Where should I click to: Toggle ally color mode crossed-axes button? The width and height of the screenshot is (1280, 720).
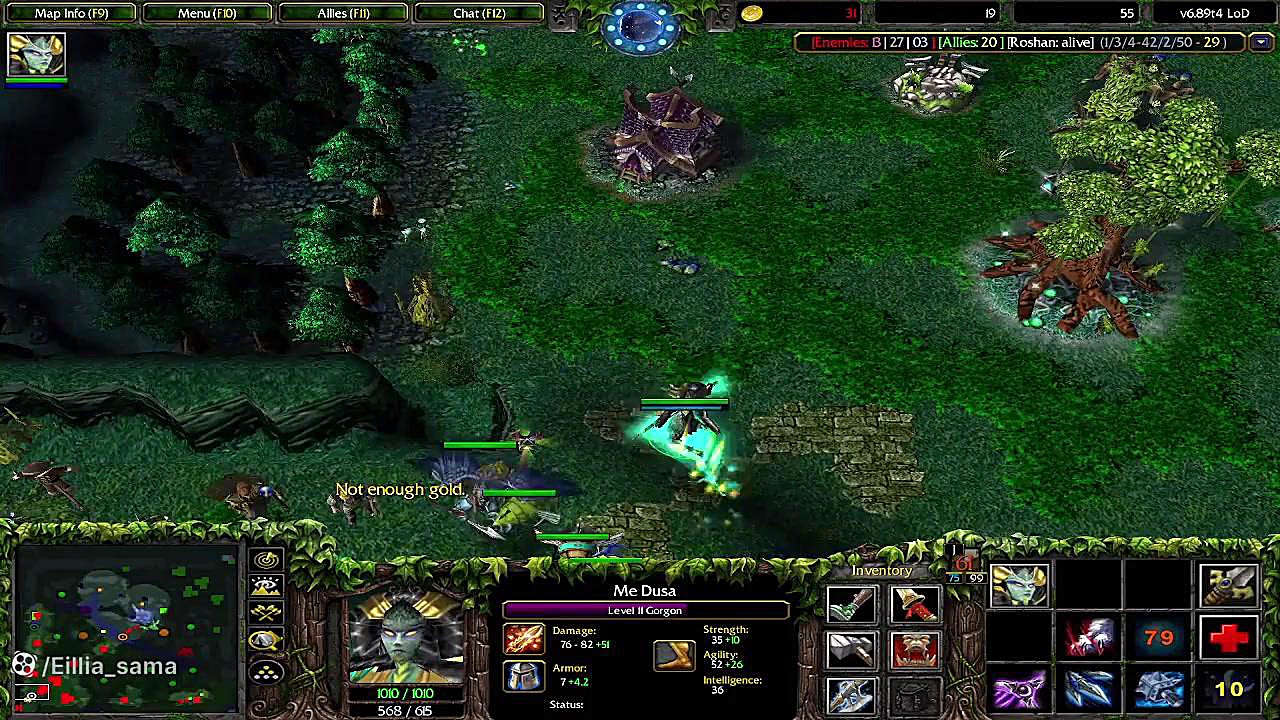point(266,614)
